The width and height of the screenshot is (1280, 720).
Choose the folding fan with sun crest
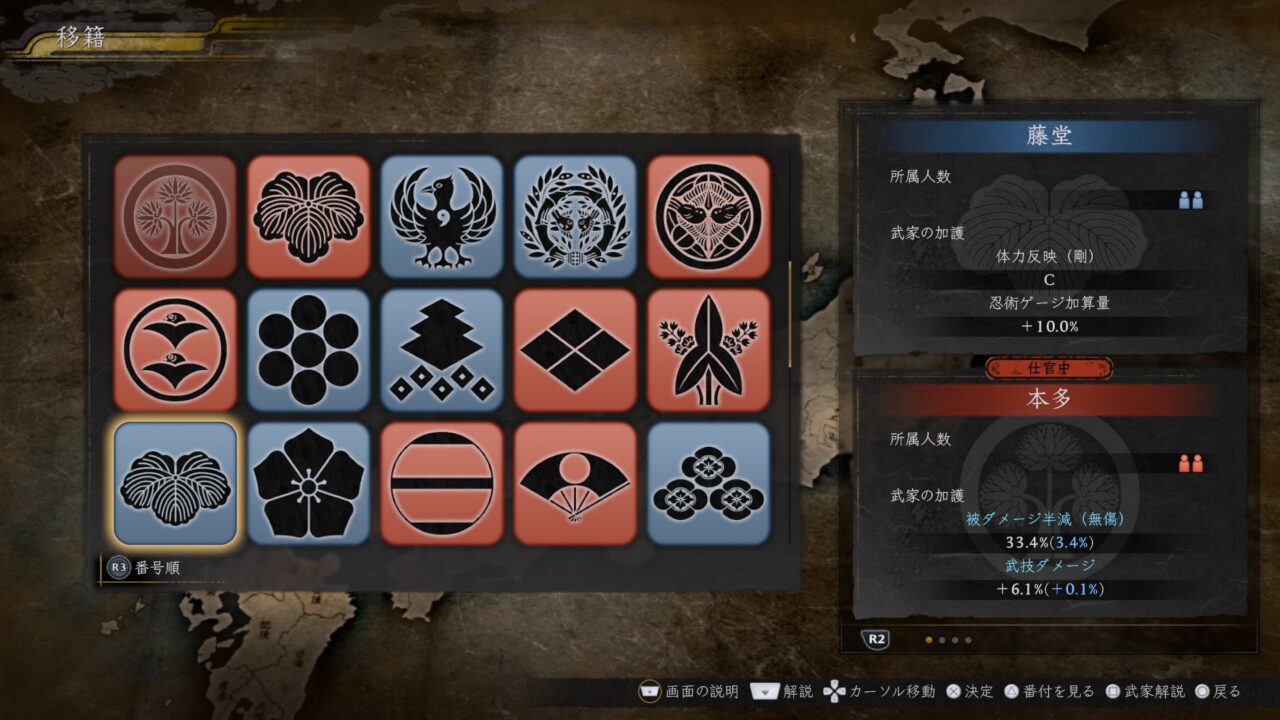click(575, 483)
